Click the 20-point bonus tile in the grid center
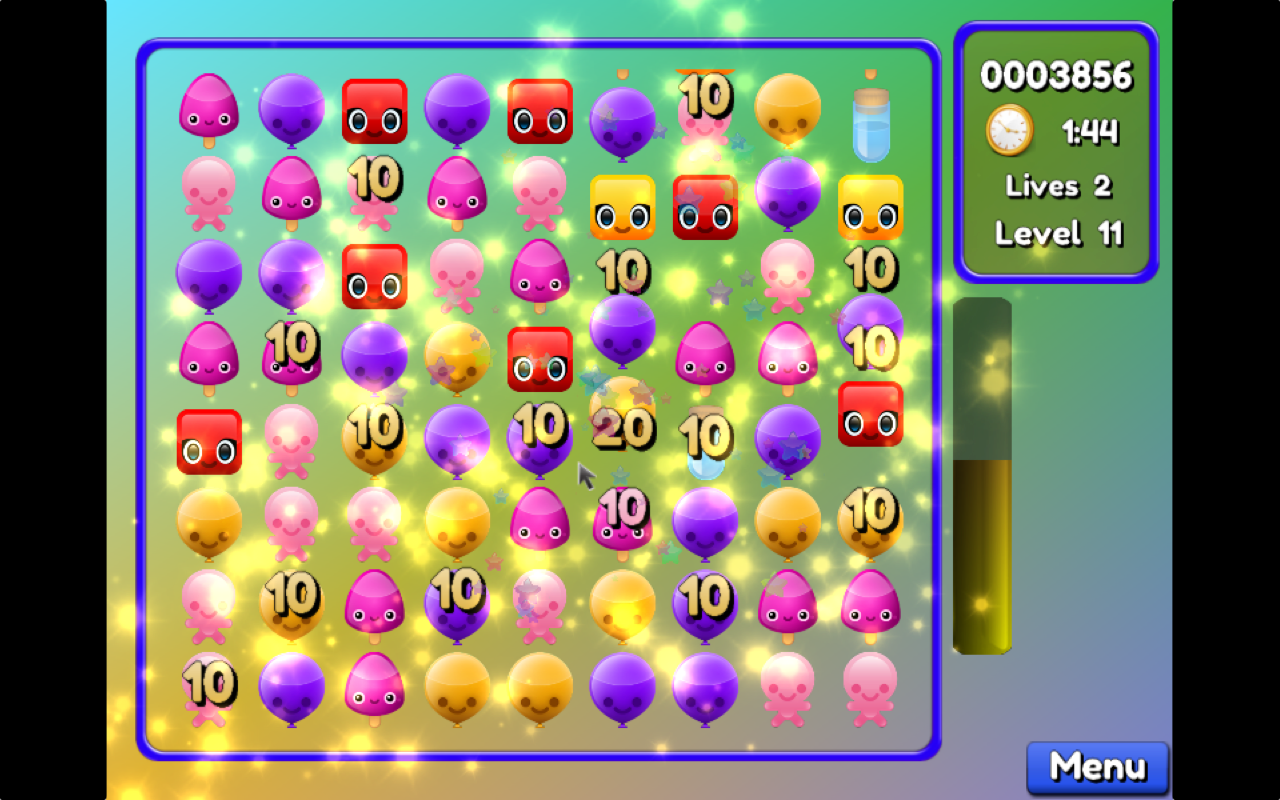The image size is (1280, 800). [623, 432]
